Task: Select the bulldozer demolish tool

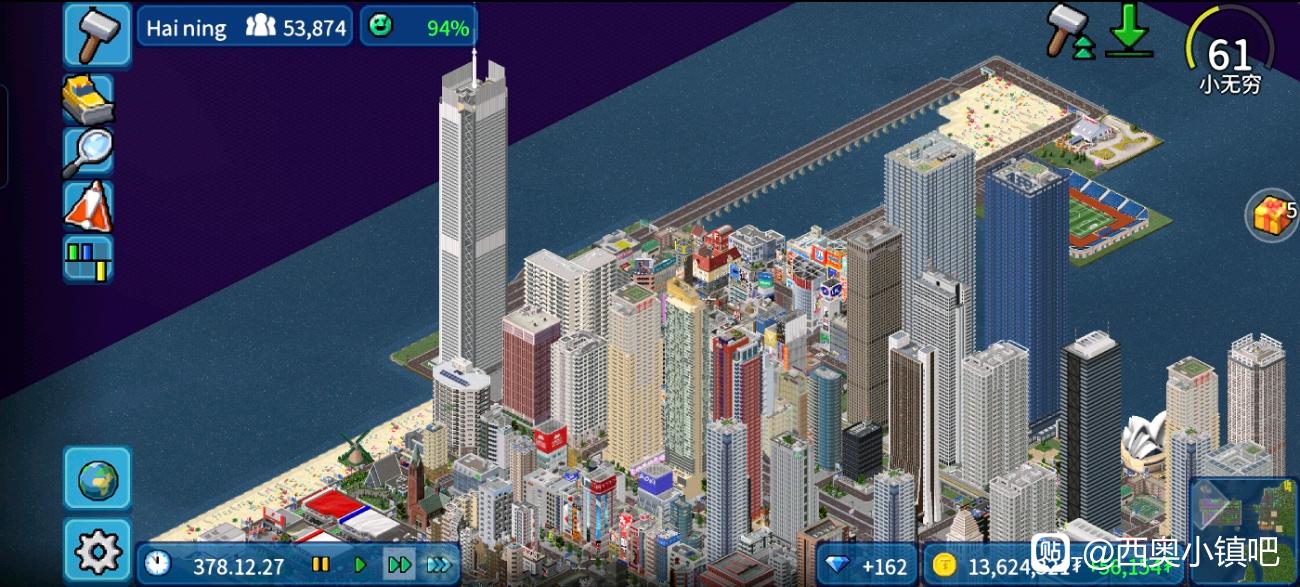Action: pyautogui.click(x=88, y=99)
